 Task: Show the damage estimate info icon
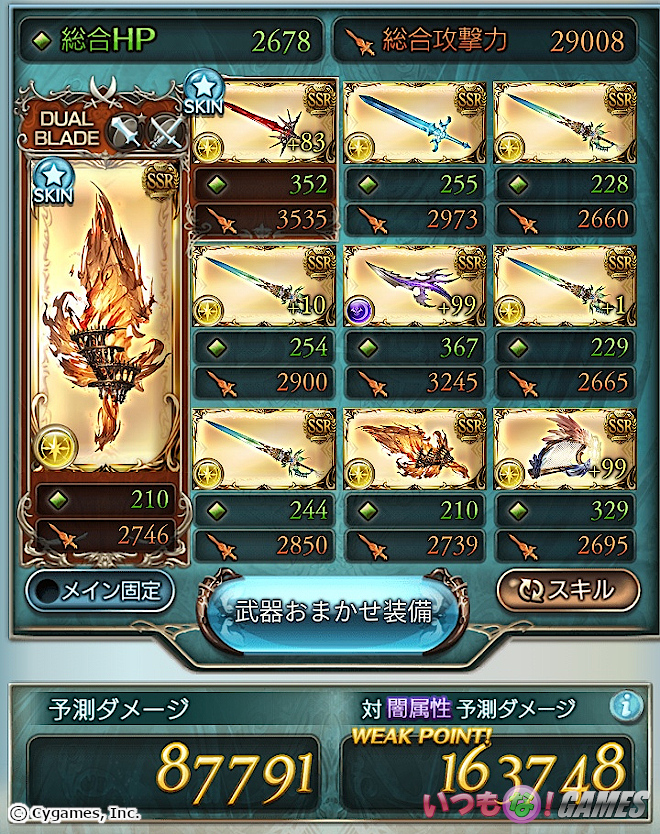626,706
